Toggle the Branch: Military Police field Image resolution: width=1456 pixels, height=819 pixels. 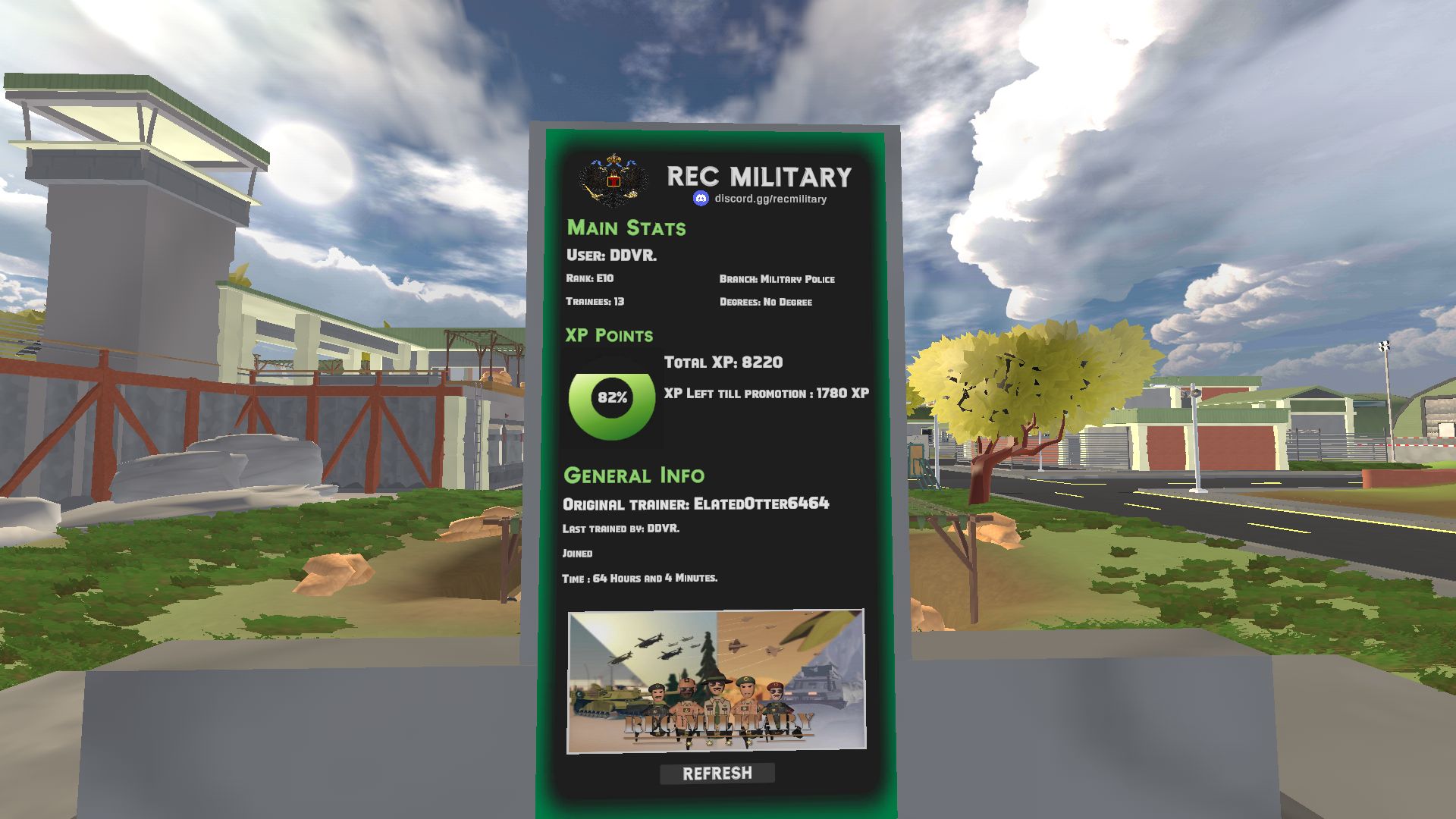tap(777, 279)
